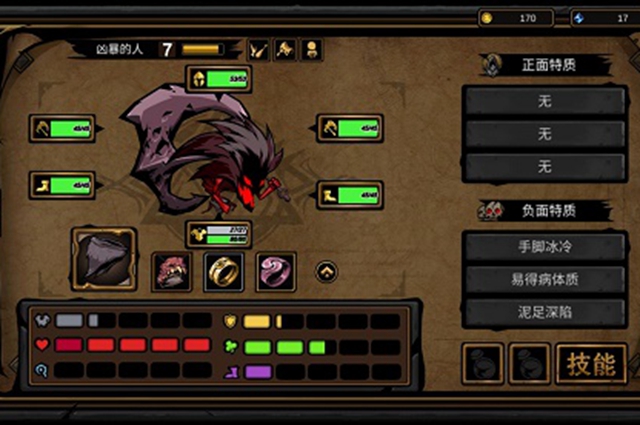640x425 pixels.
Task: Select the 泥足深陷 negative trait
Action: (545, 311)
